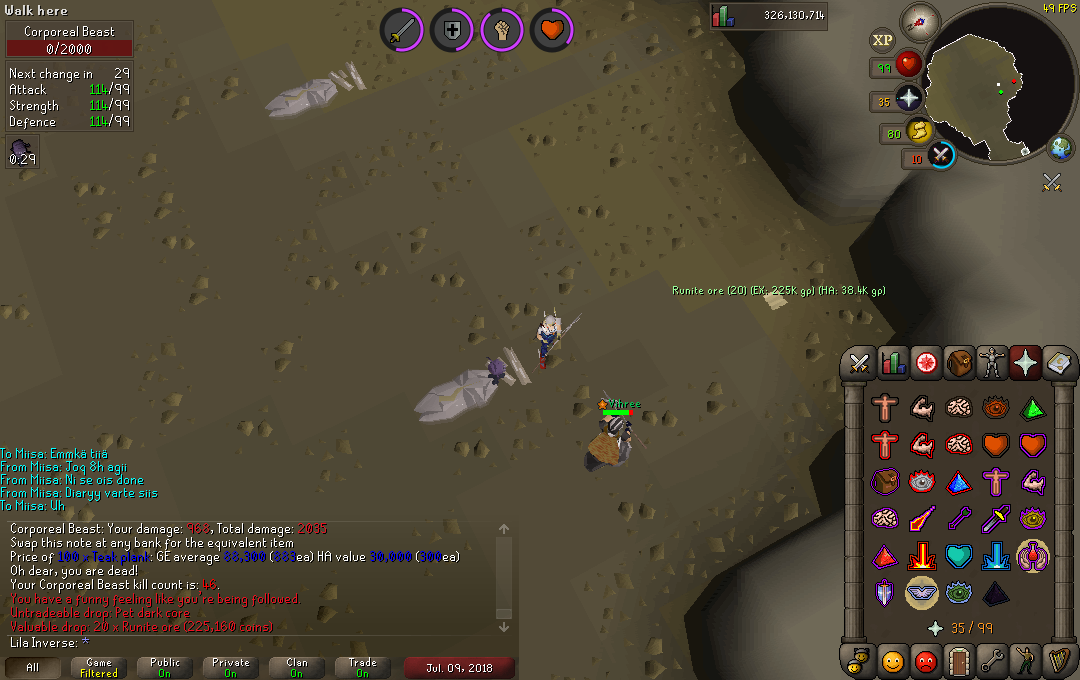Switch to the Skills tab
1080x680 pixels.
[x=891, y=364]
